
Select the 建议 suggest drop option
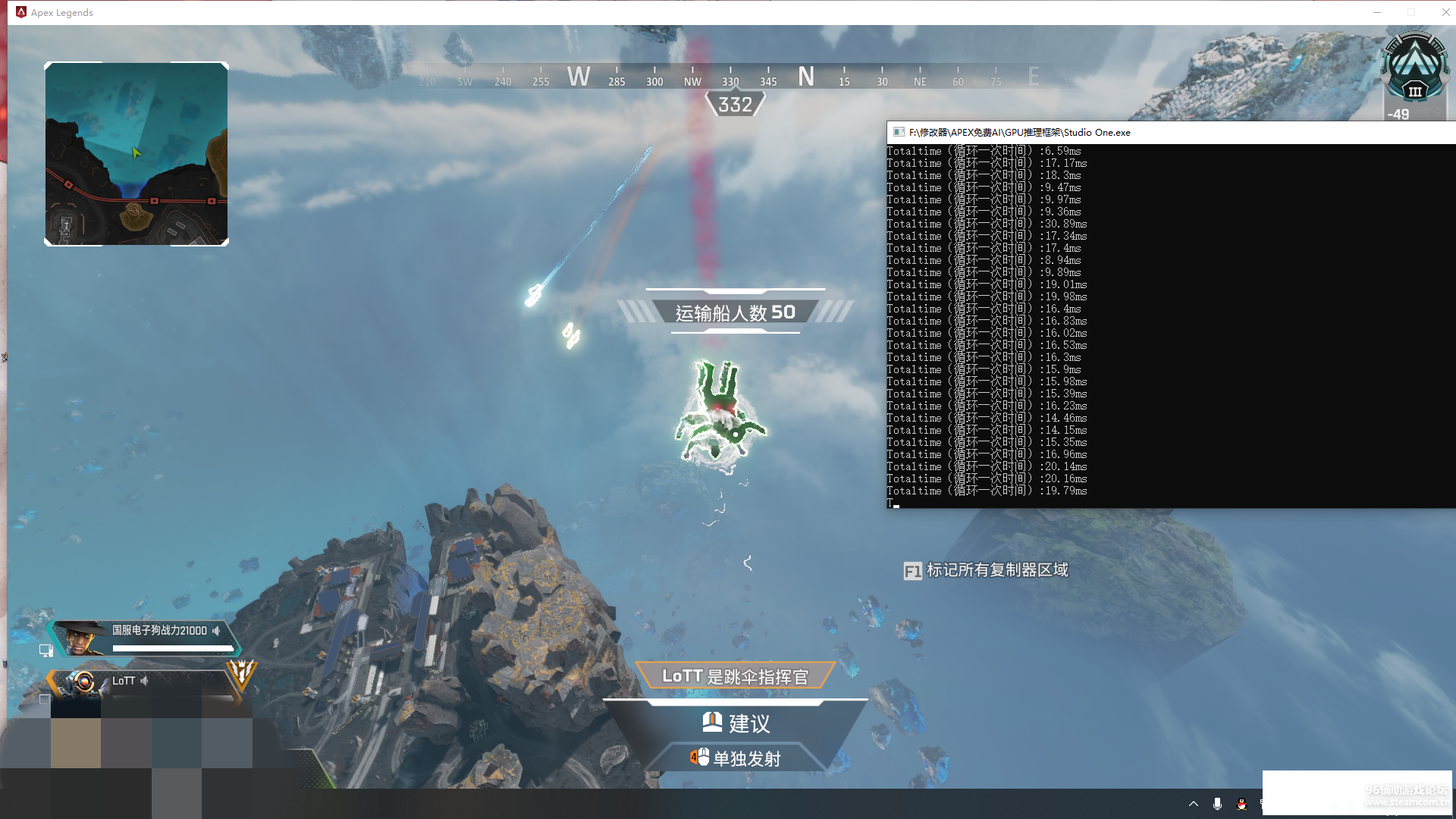736,723
